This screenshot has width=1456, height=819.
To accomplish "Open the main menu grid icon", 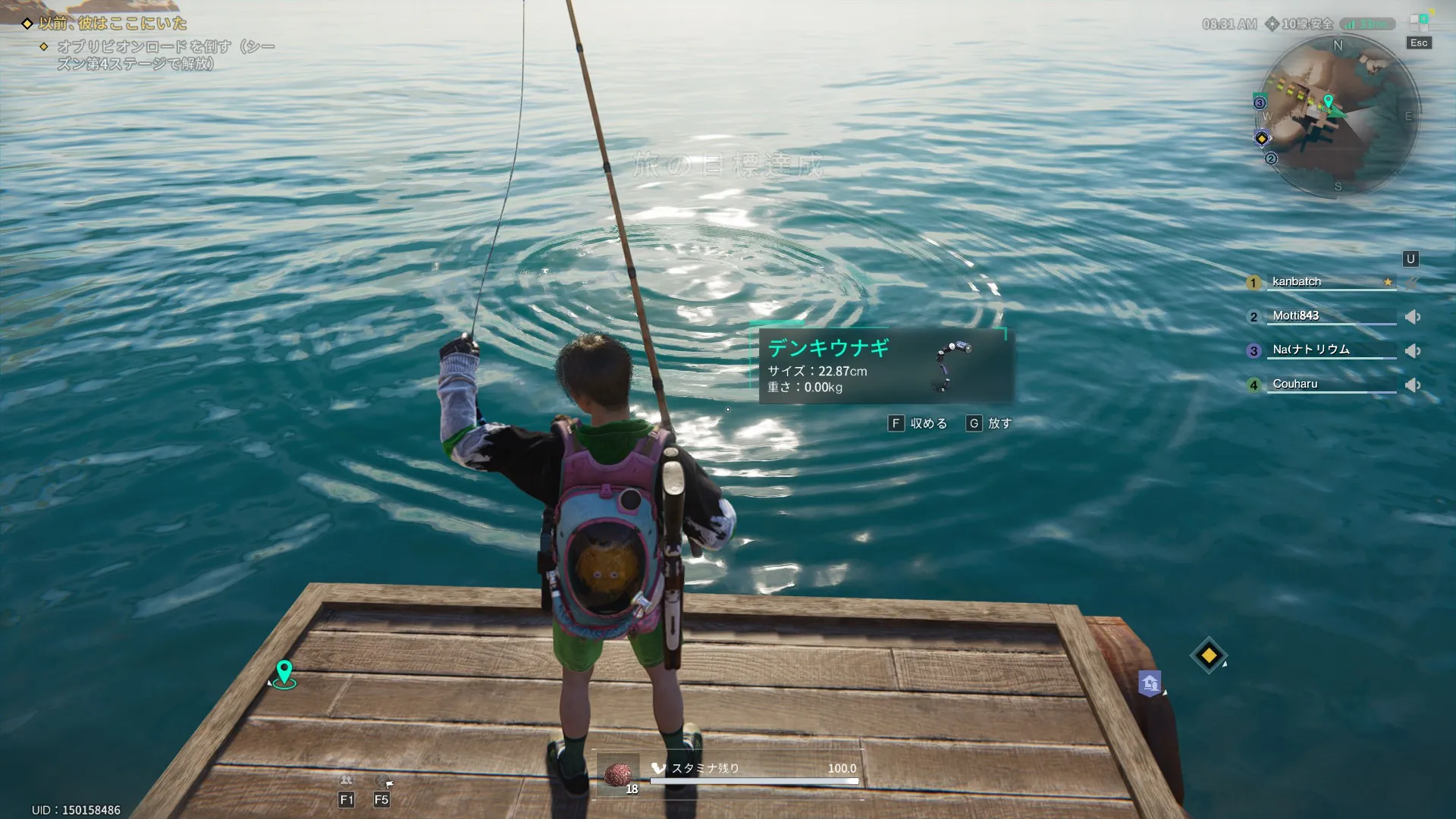I will pyautogui.click(x=1419, y=22).
